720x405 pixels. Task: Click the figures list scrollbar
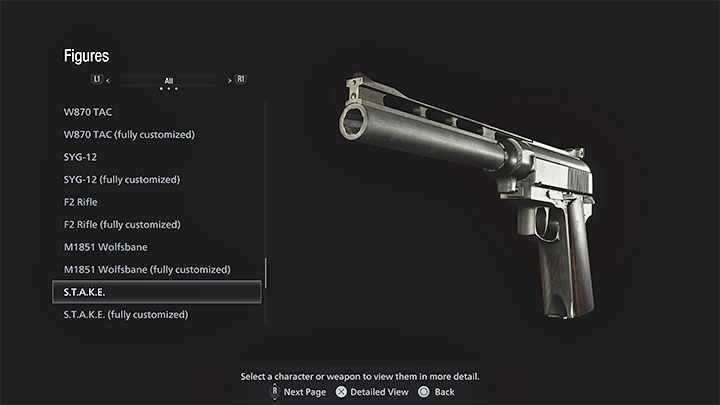(x=266, y=273)
